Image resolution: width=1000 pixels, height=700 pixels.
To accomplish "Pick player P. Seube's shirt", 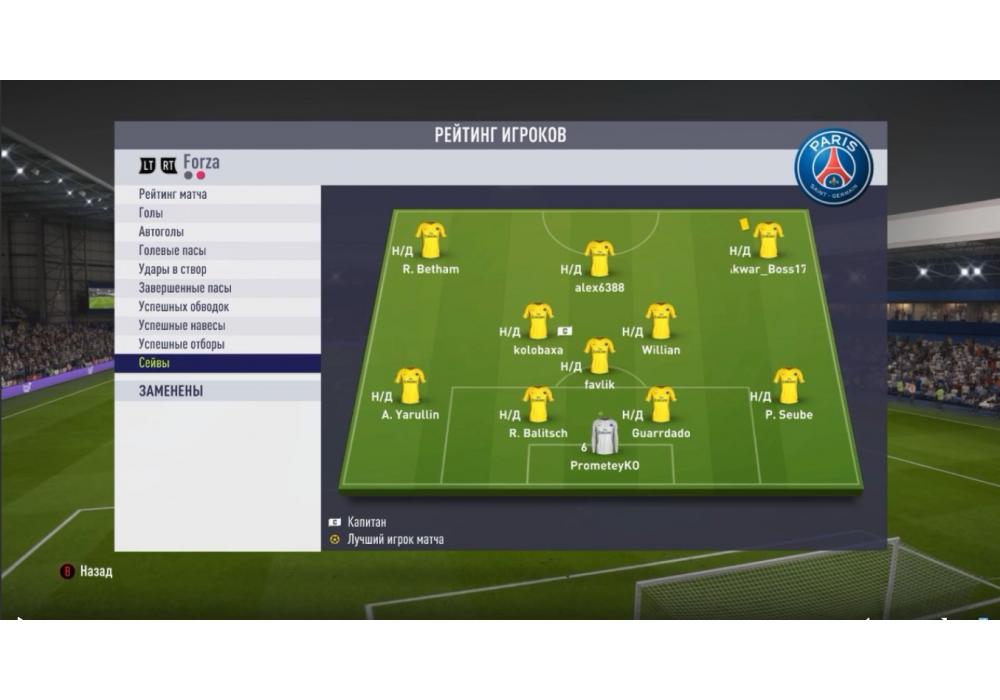I will (x=788, y=386).
